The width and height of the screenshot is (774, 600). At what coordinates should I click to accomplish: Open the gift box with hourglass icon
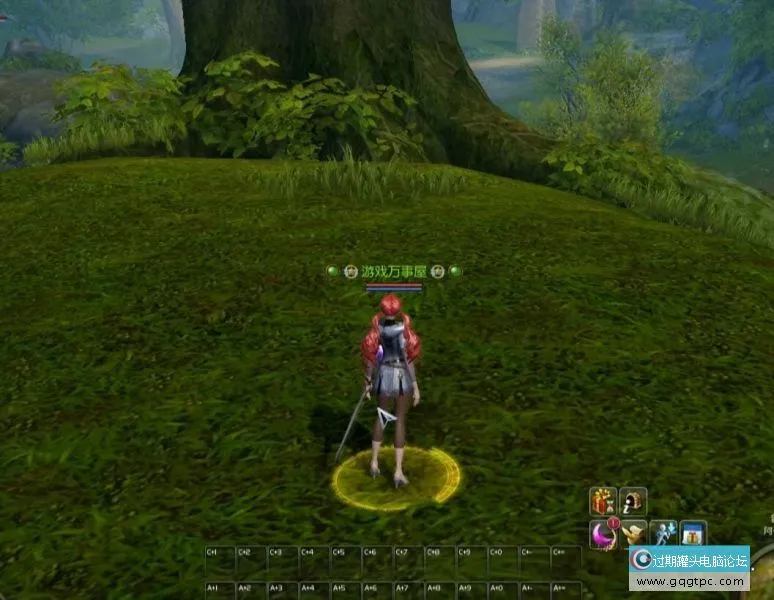[603, 501]
